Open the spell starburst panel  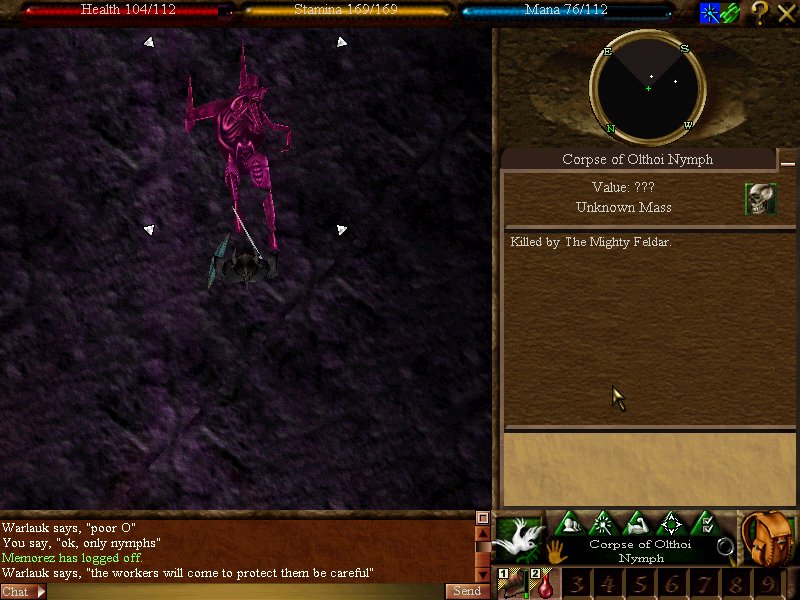[603, 523]
